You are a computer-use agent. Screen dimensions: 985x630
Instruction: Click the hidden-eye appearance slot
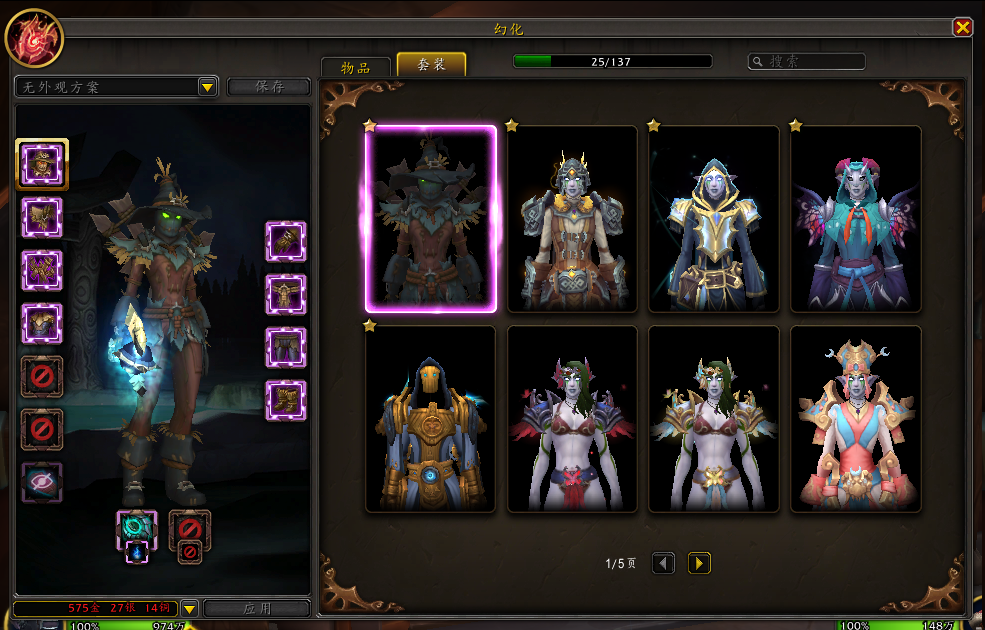pyautogui.click(x=42, y=481)
